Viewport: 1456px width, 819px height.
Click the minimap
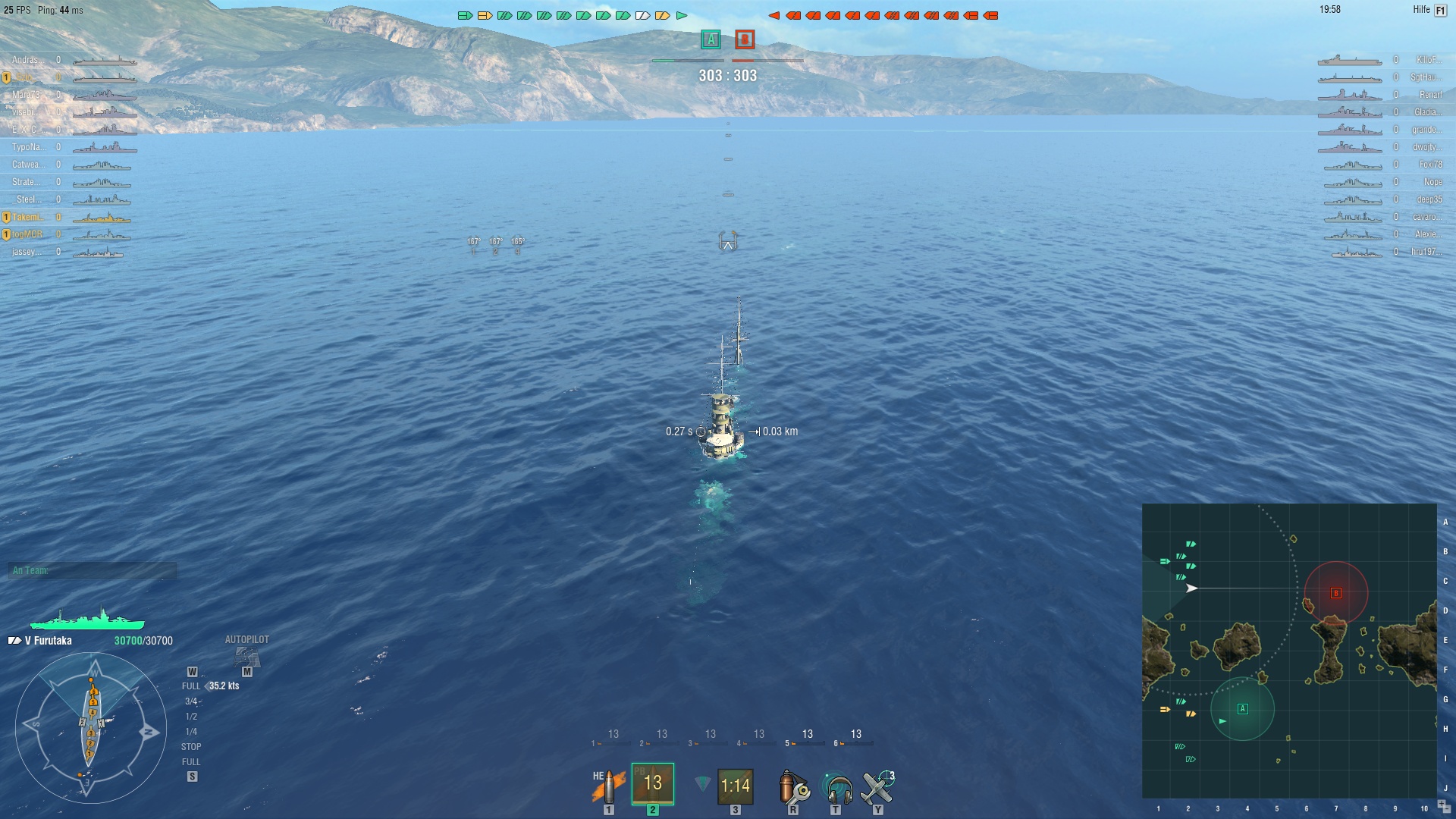click(1288, 651)
